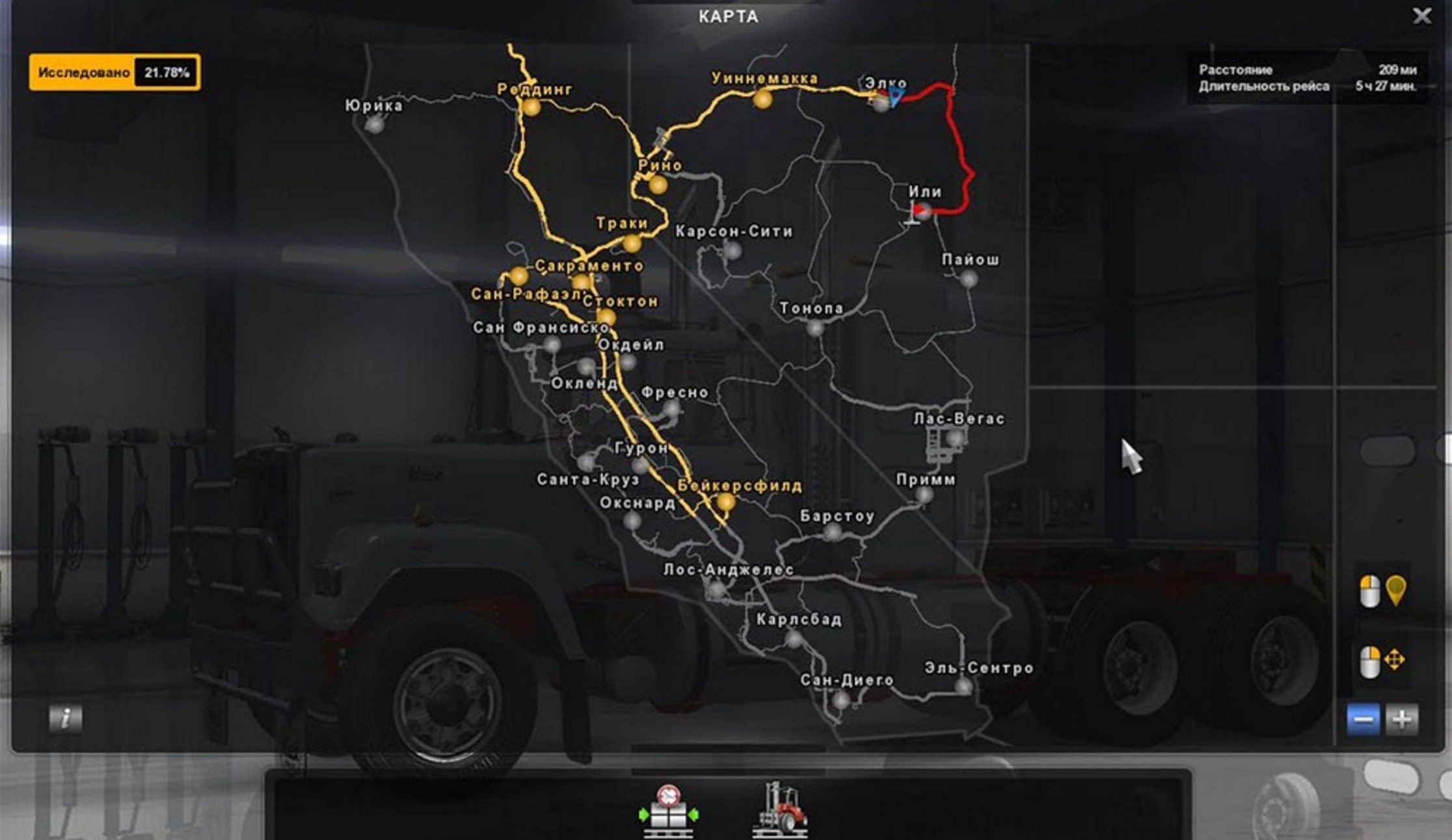Viewport: 1452px width, 840px height.
Task: Select the Лос-Анджелес city marker
Action: 716,590
